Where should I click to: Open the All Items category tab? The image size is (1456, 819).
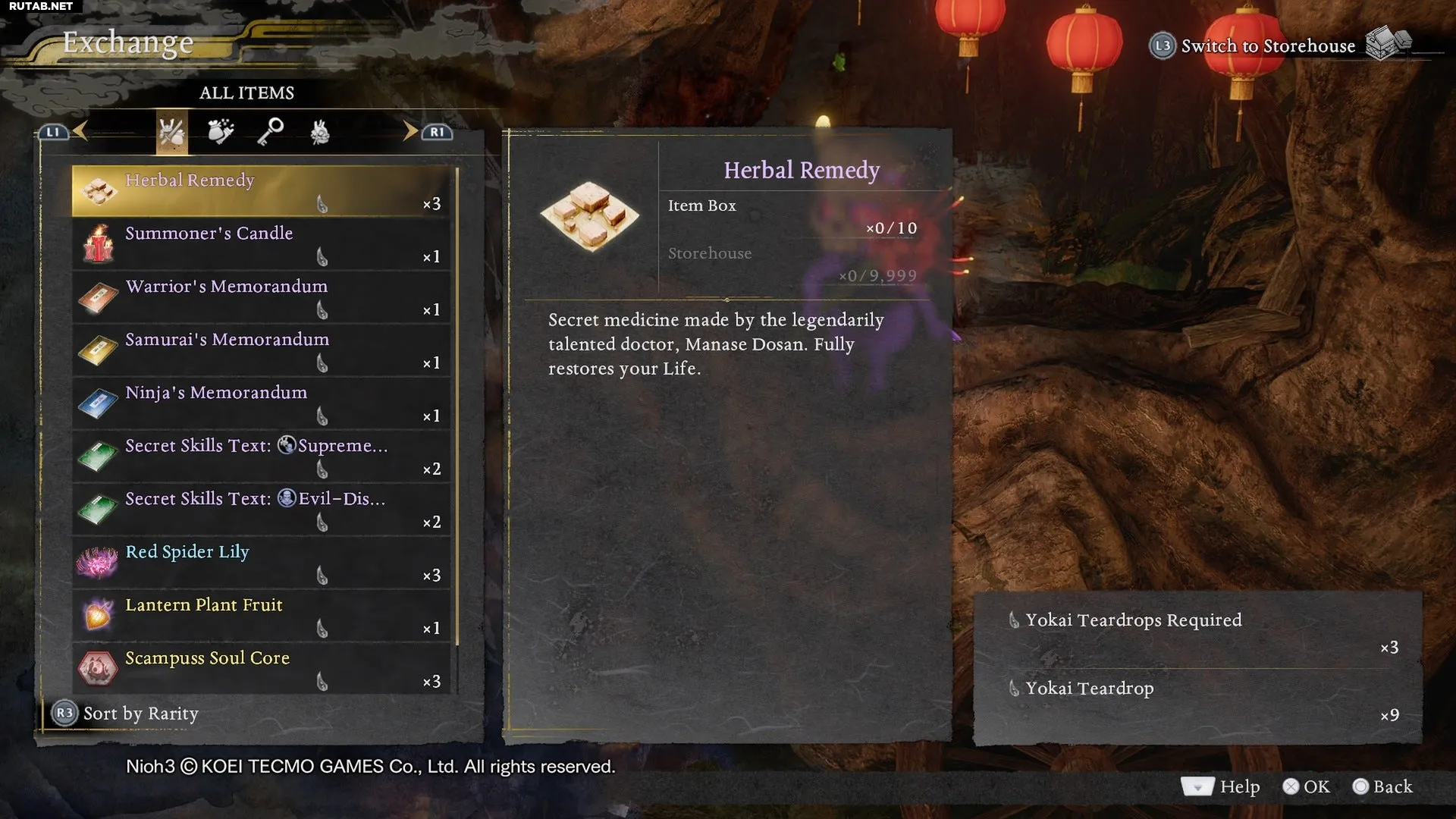pos(171,133)
